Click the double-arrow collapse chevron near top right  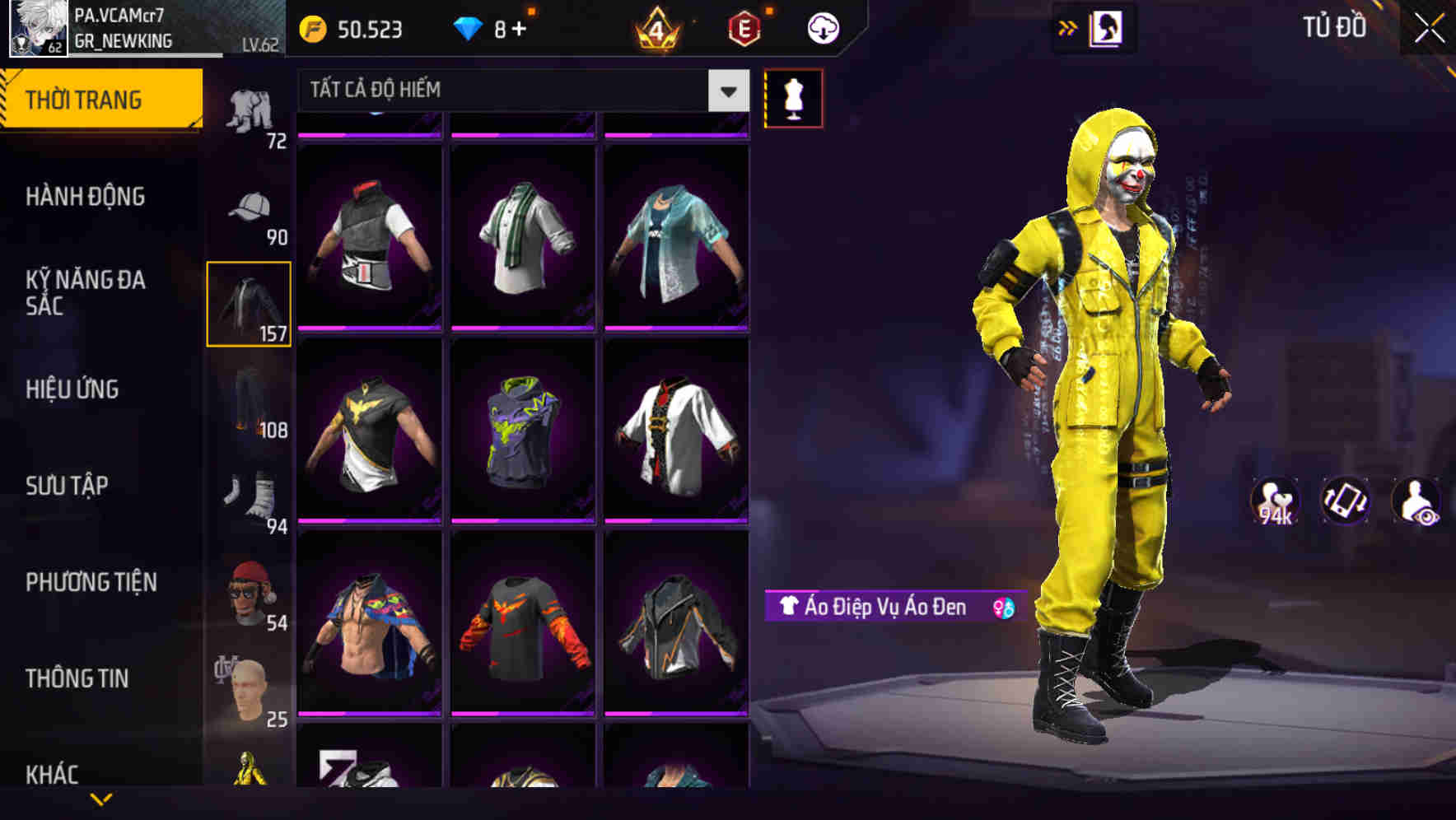click(x=1067, y=27)
